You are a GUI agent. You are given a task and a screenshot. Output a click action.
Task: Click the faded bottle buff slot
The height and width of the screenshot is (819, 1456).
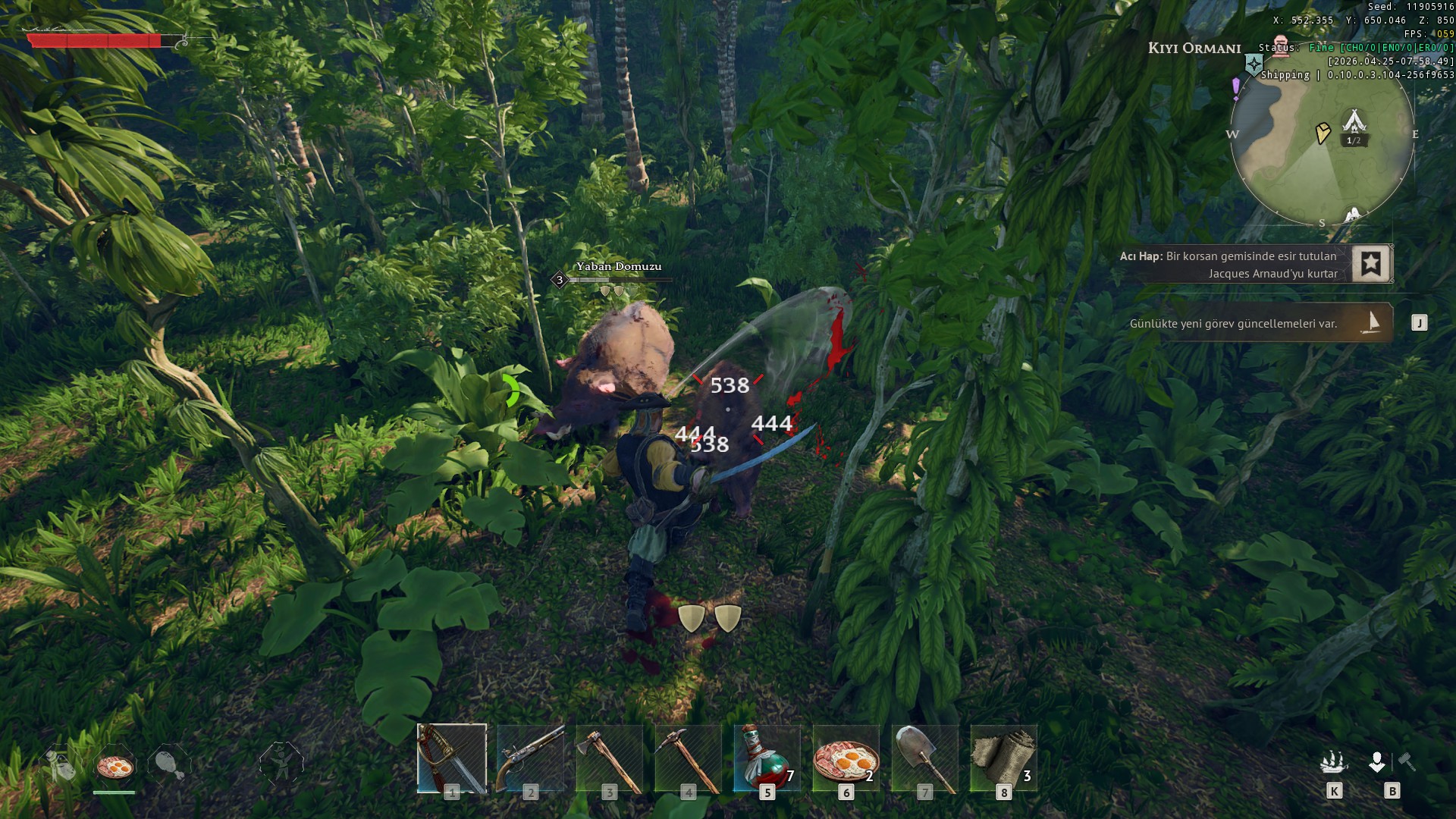click(x=61, y=764)
